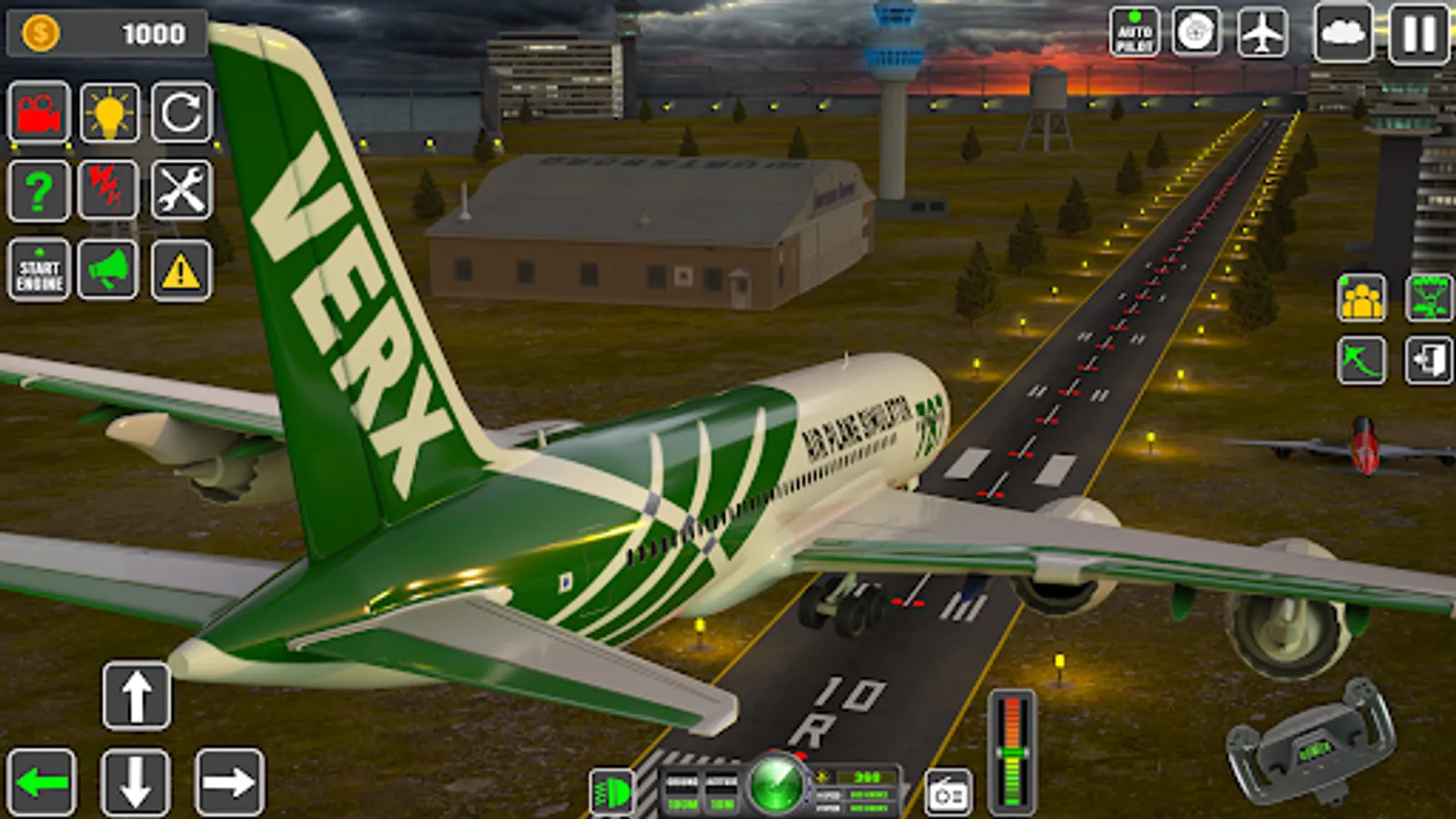This screenshot has height=819, width=1456.
Task: Trigger the yellow warning triangle button
Action: tap(181, 270)
